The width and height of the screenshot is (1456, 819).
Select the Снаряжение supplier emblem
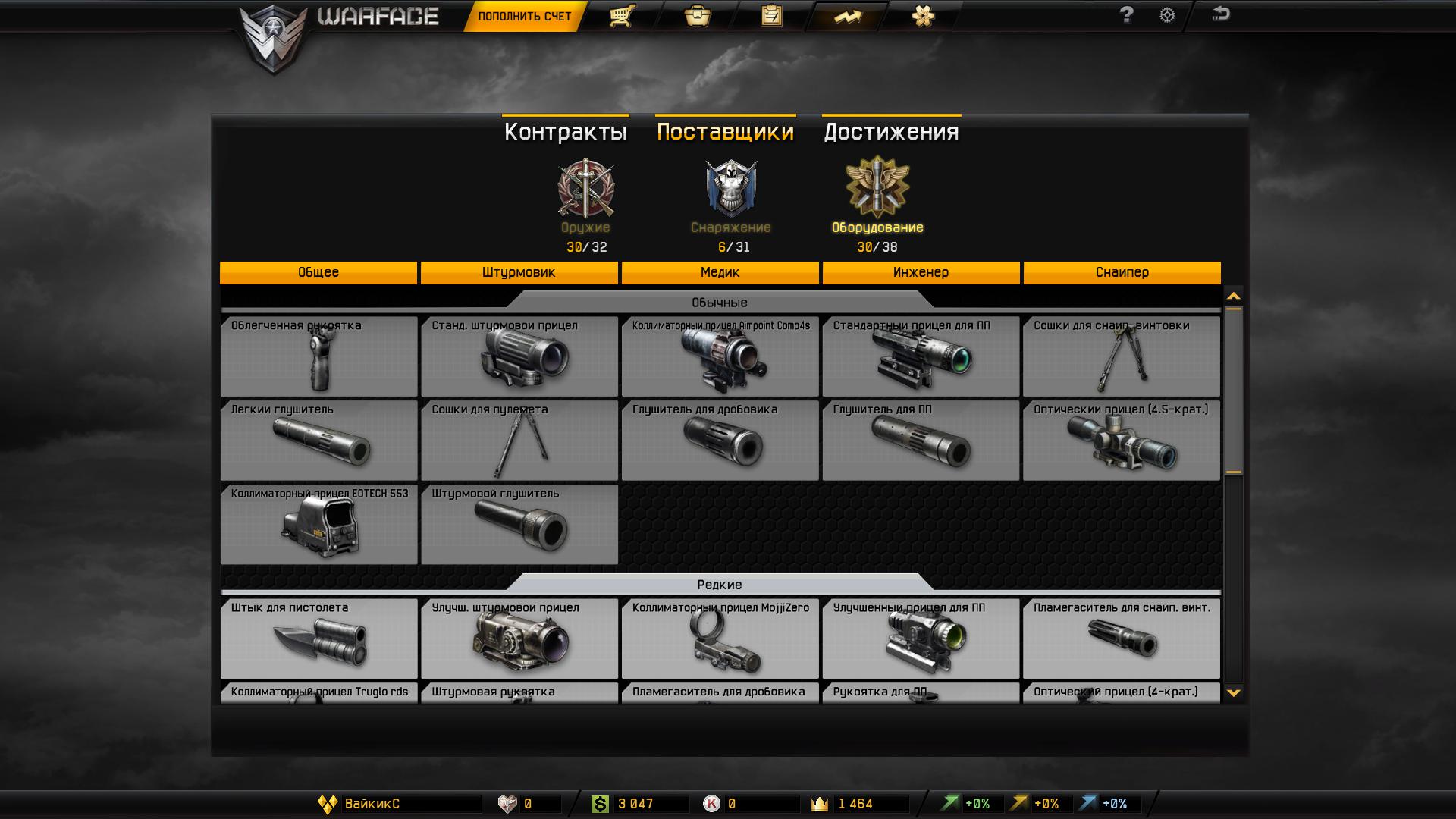point(730,189)
